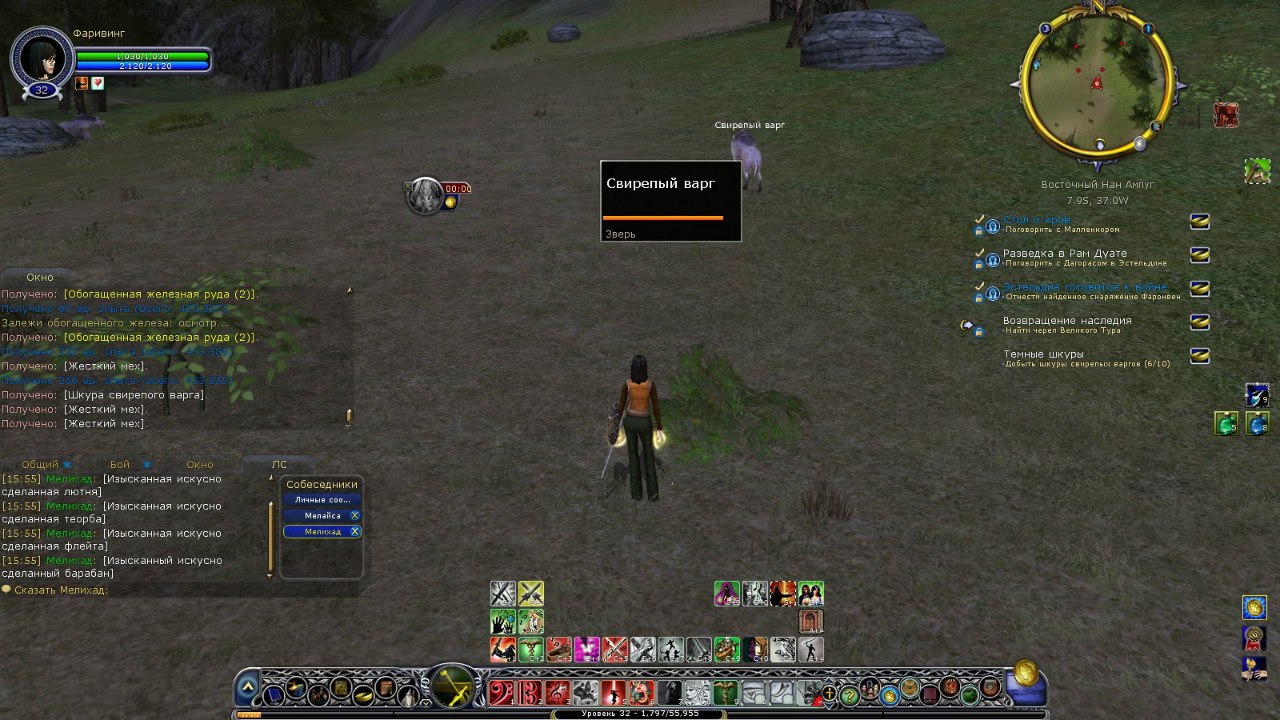Use the green potion quickslot

click(1226, 424)
